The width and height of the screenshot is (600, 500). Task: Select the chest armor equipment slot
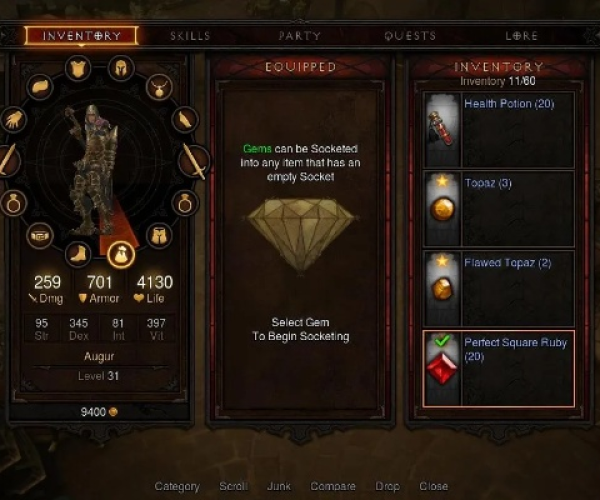pyautogui.click(x=79, y=68)
